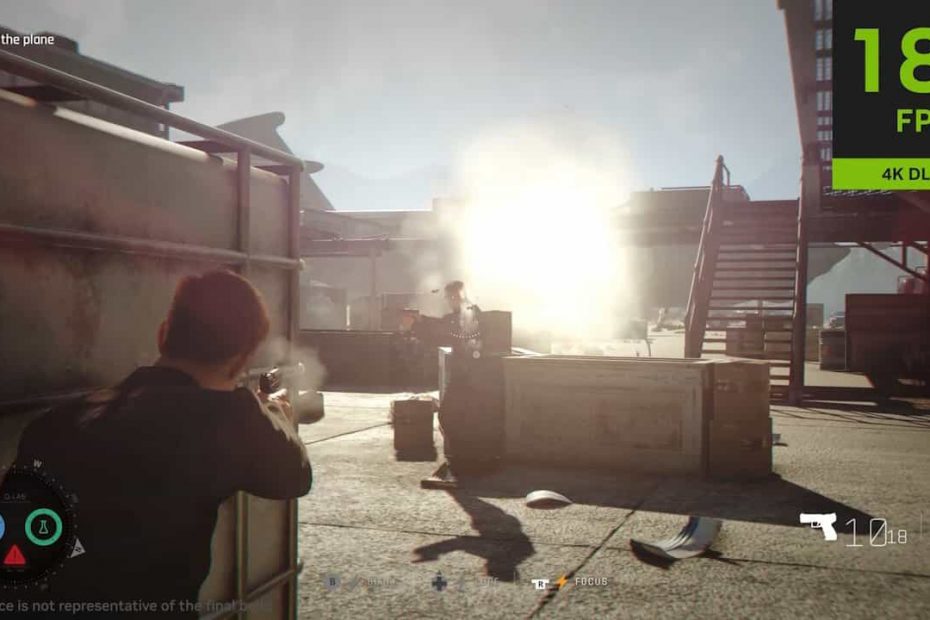Select the green flask icon
Viewport: 930px width, 620px height.
(43, 526)
